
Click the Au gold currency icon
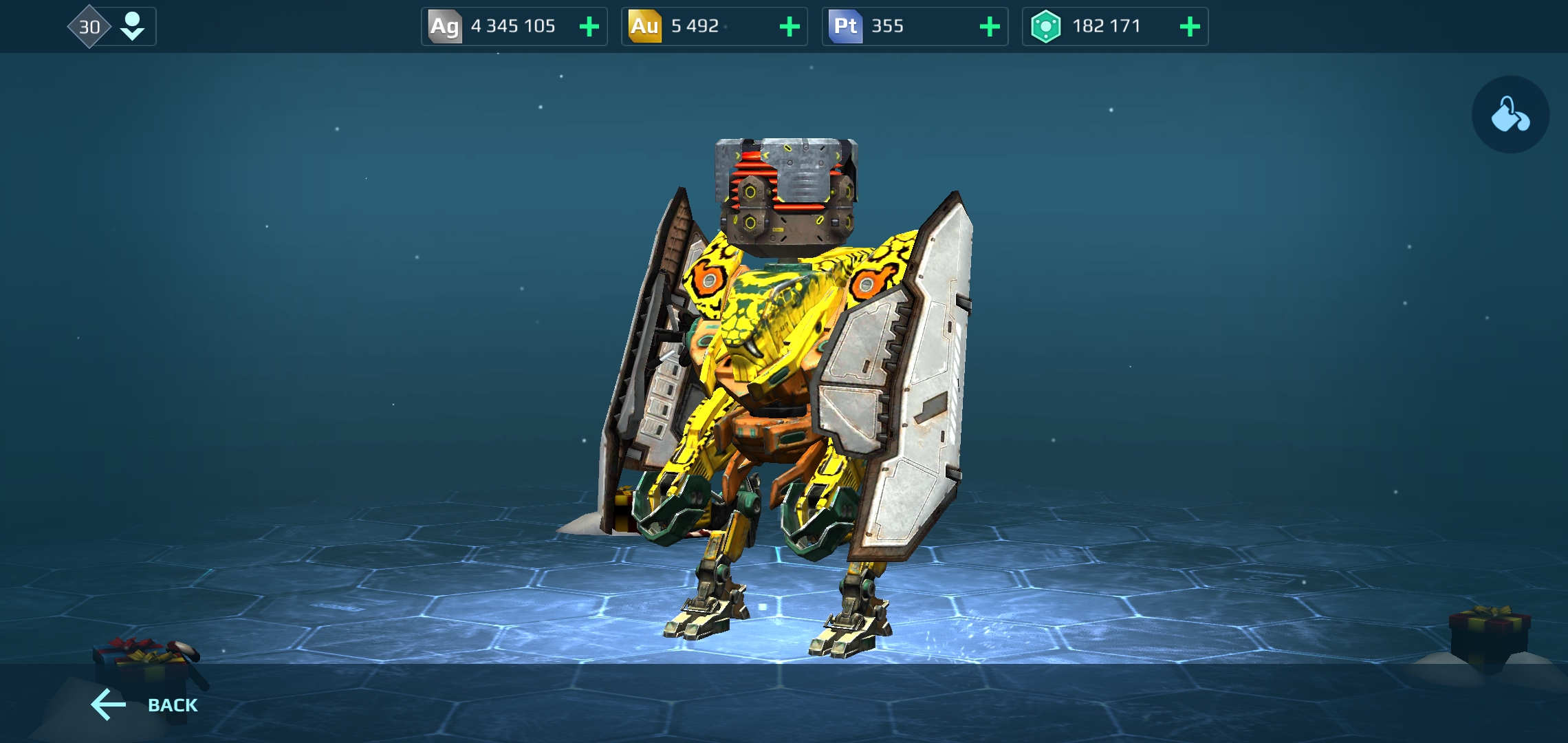(x=644, y=26)
